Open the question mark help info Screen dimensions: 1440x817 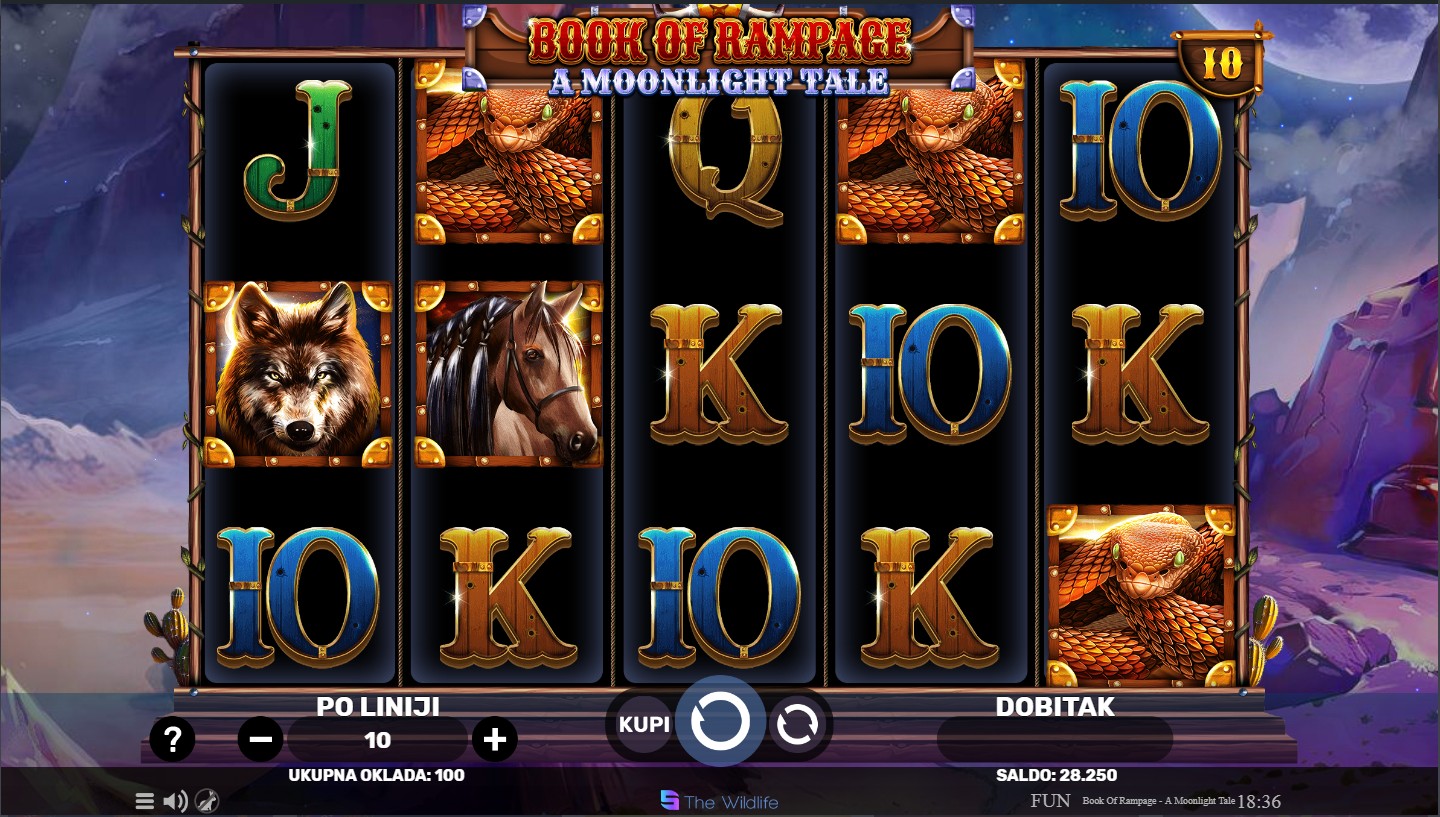click(x=173, y=740)
